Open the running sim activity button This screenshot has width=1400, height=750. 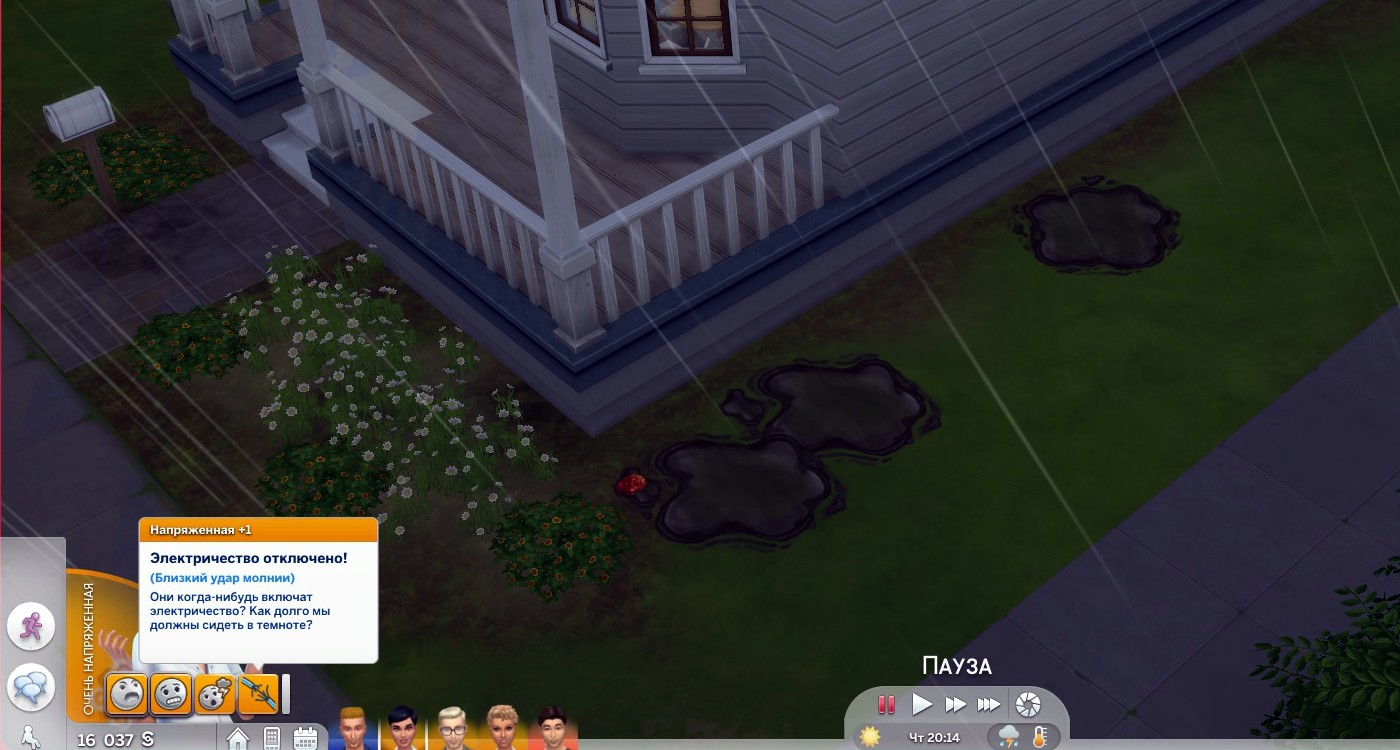[31, 626]
